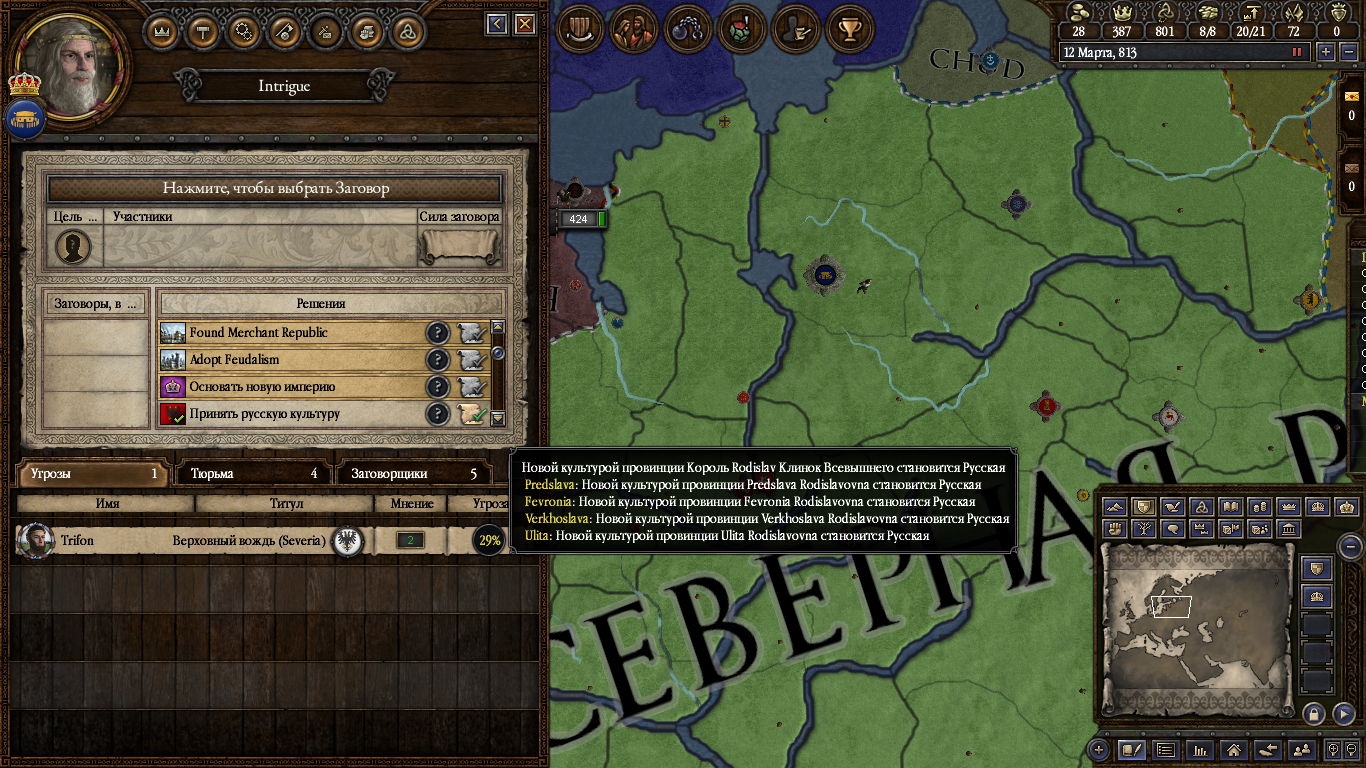Image resolution: width=1366 pixels, height=768 pixels.
Task: Show help for the Adopt Feudalism decision
Action: pyautogui.click(x=437, y=360)
